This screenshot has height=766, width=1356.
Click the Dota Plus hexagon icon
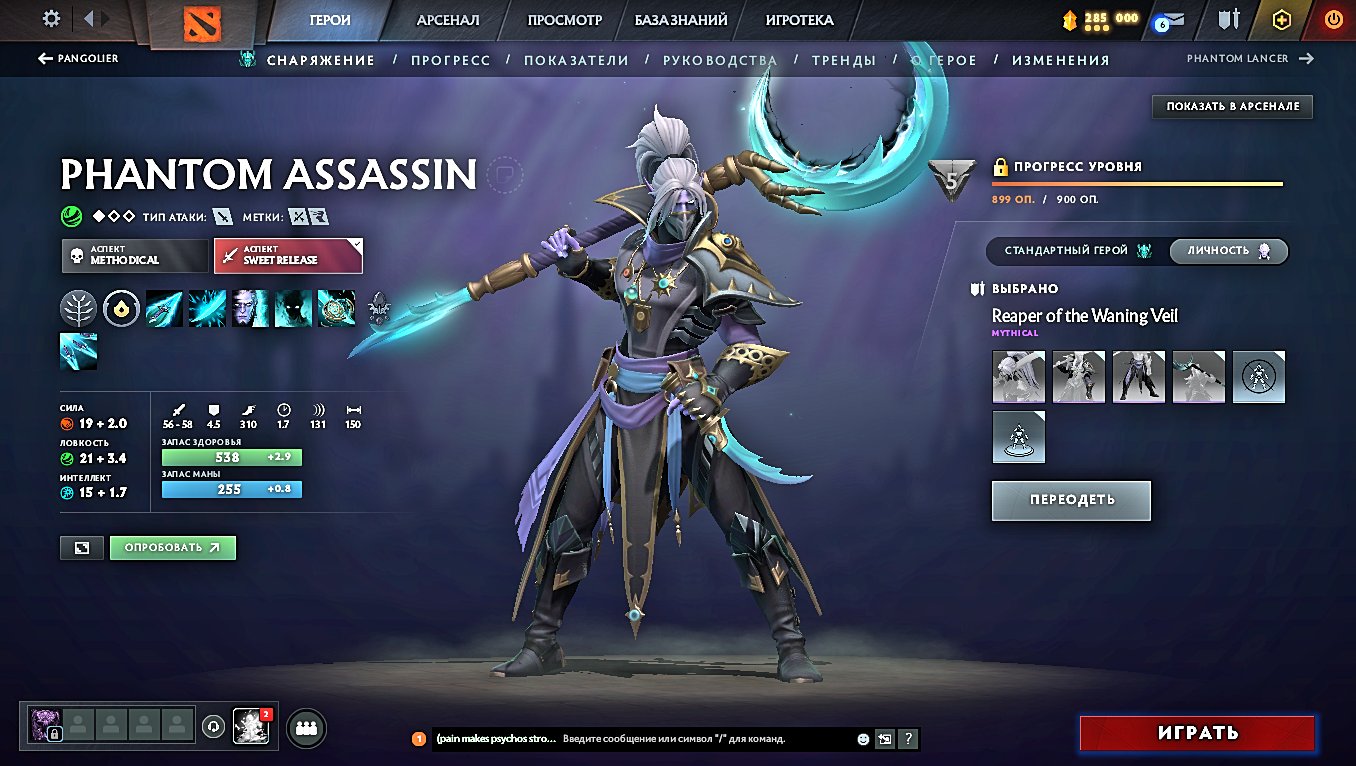[1281, 20]
